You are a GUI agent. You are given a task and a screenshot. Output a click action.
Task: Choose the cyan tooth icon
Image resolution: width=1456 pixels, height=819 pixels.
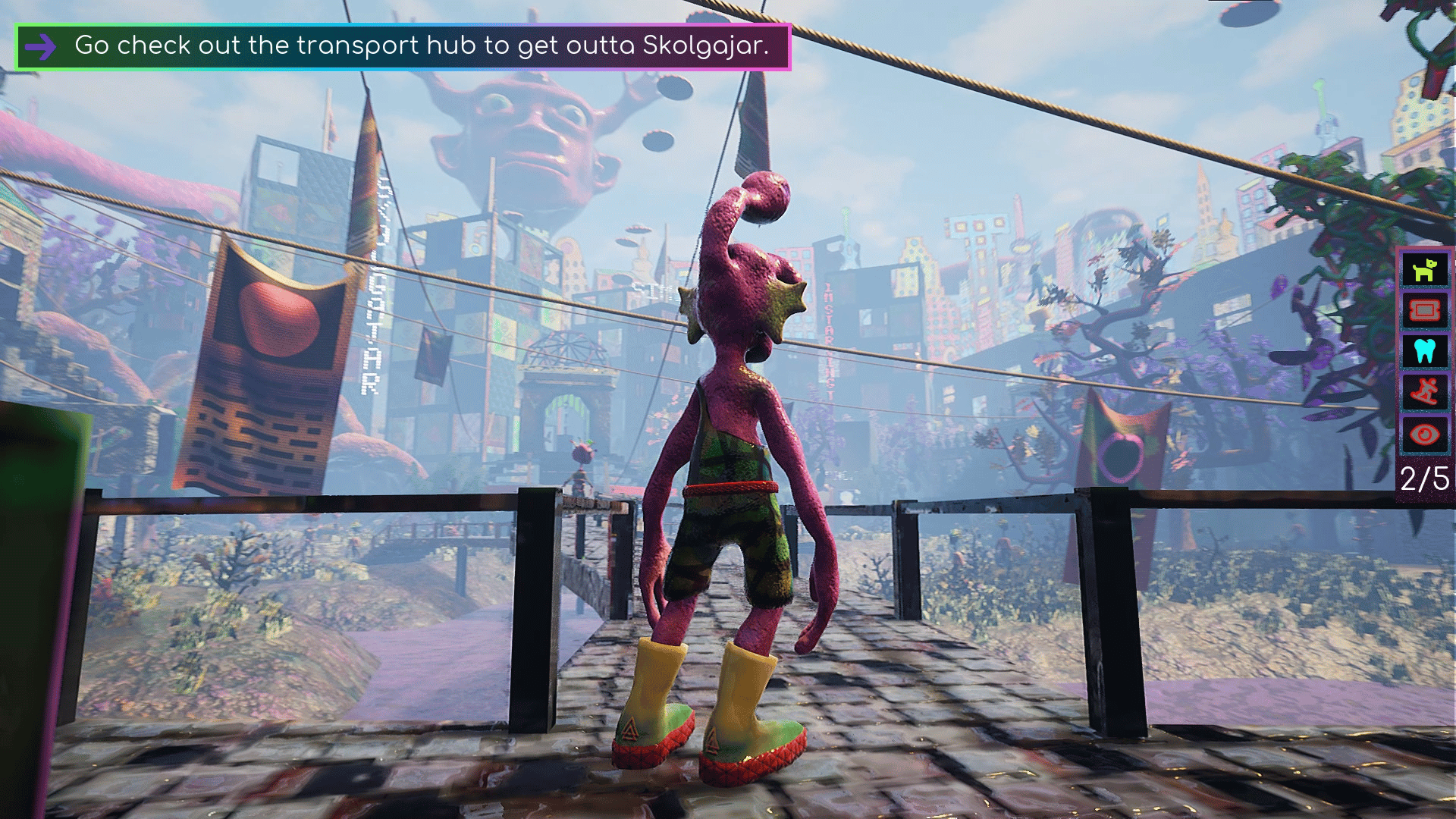tap(1424, 351)
